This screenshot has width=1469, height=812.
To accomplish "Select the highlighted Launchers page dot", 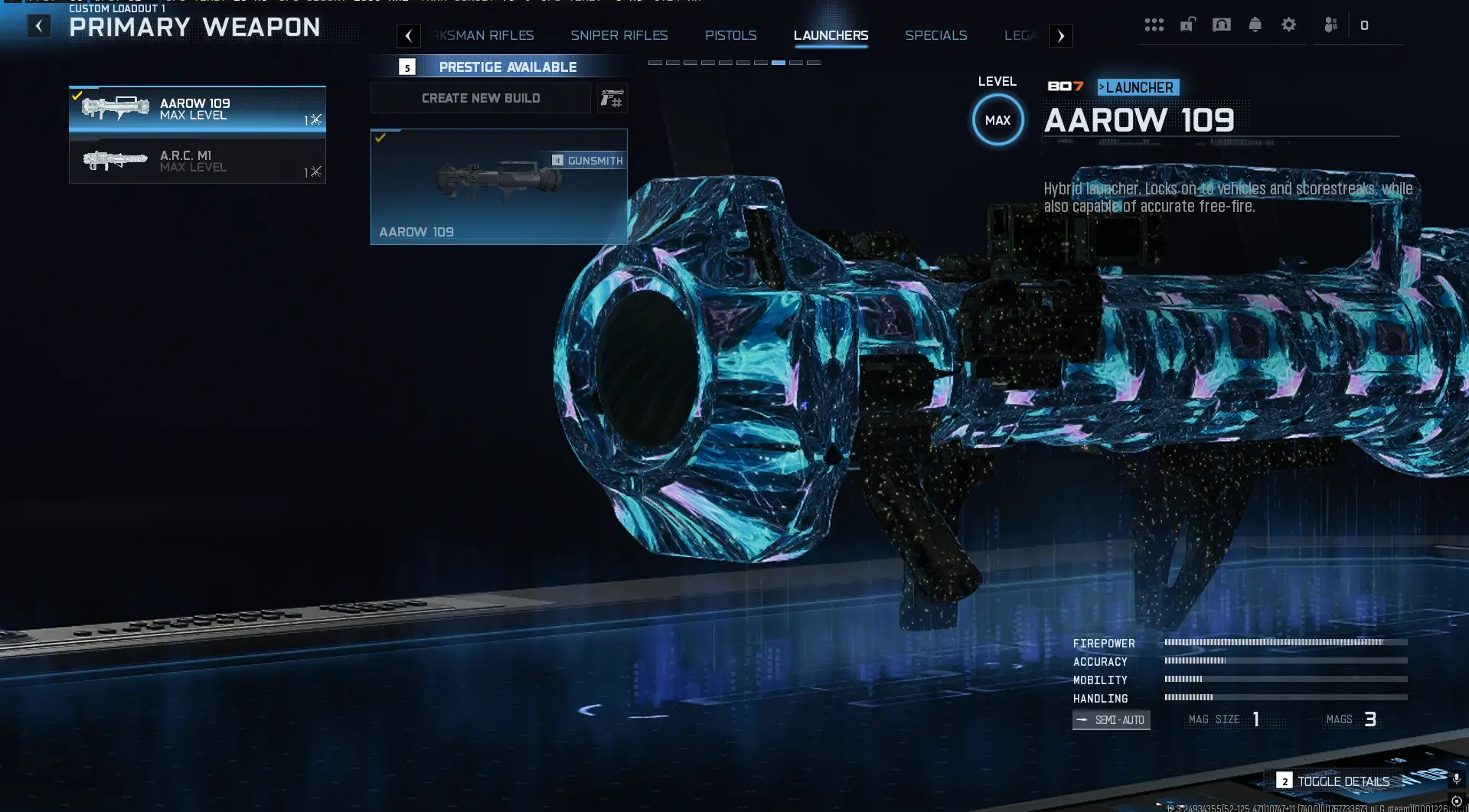I will [x=779, y=64].
